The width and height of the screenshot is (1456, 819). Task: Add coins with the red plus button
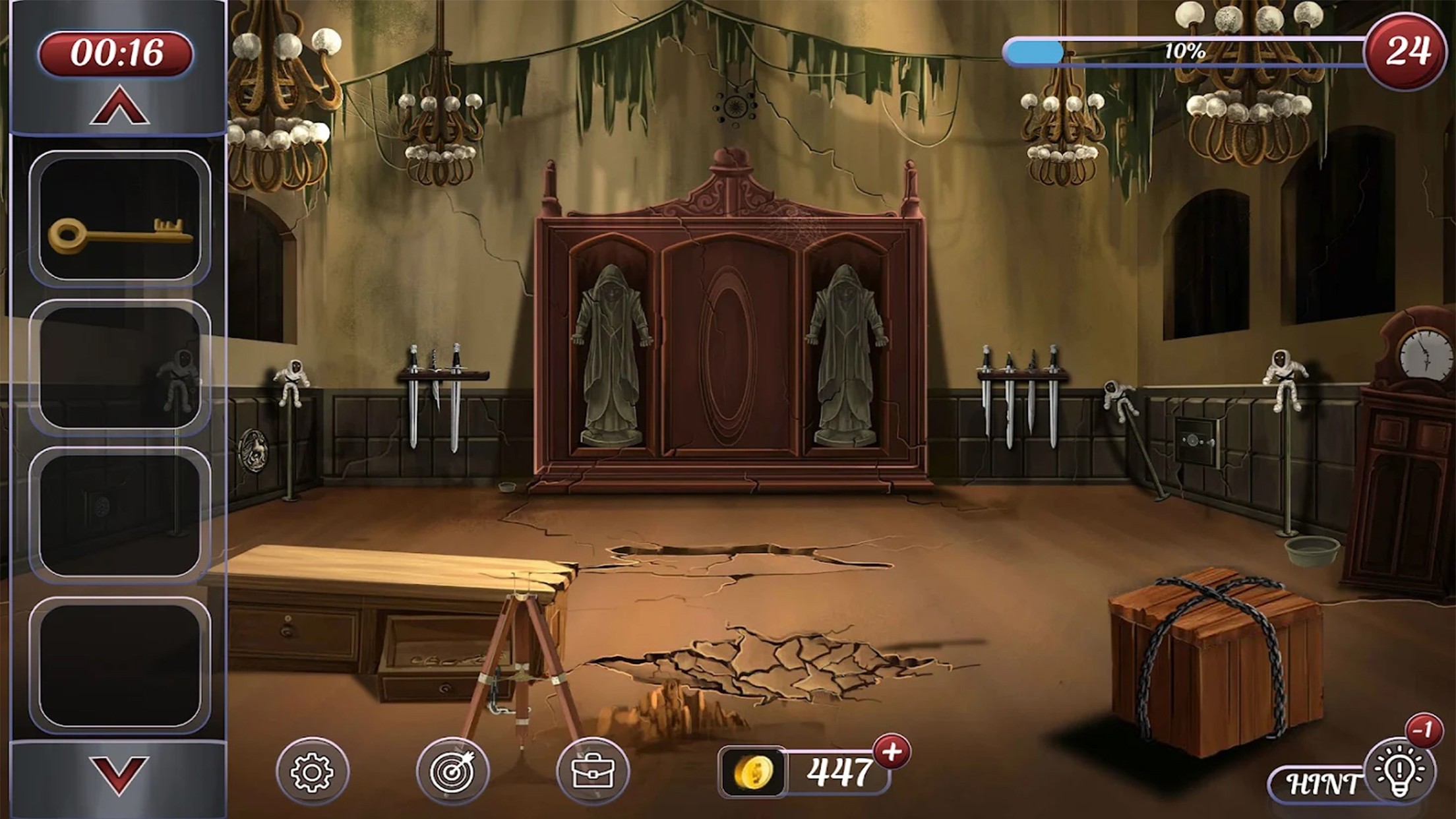pyautogui.click(x=892, y=752)
